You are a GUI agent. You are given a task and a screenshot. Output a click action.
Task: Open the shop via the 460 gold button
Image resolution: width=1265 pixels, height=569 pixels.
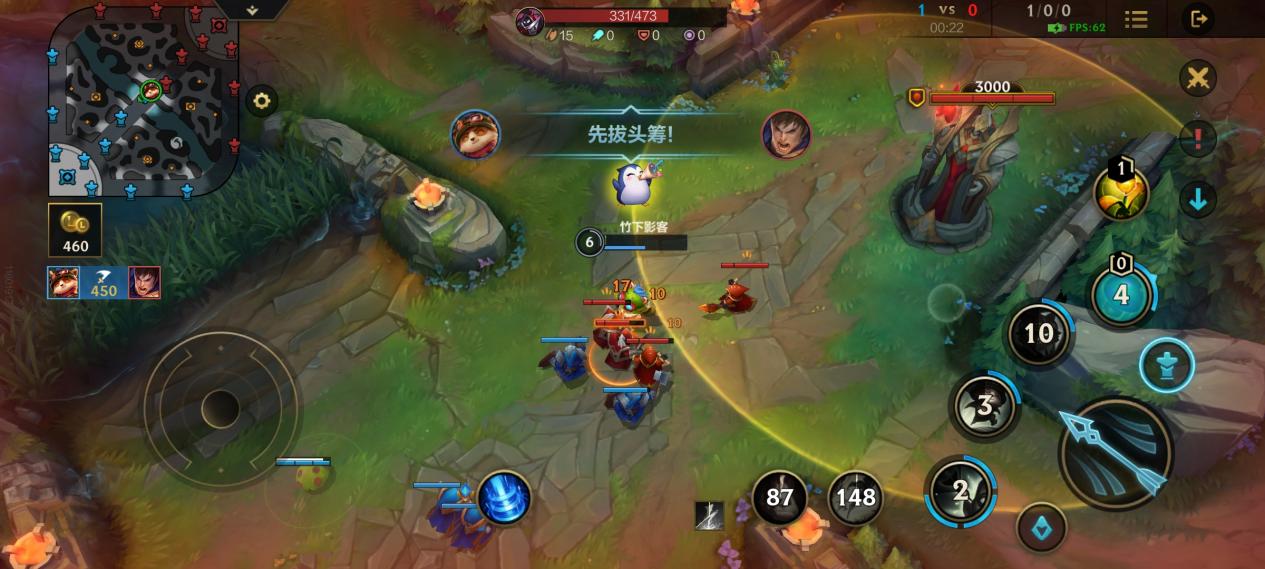(75, 231)
